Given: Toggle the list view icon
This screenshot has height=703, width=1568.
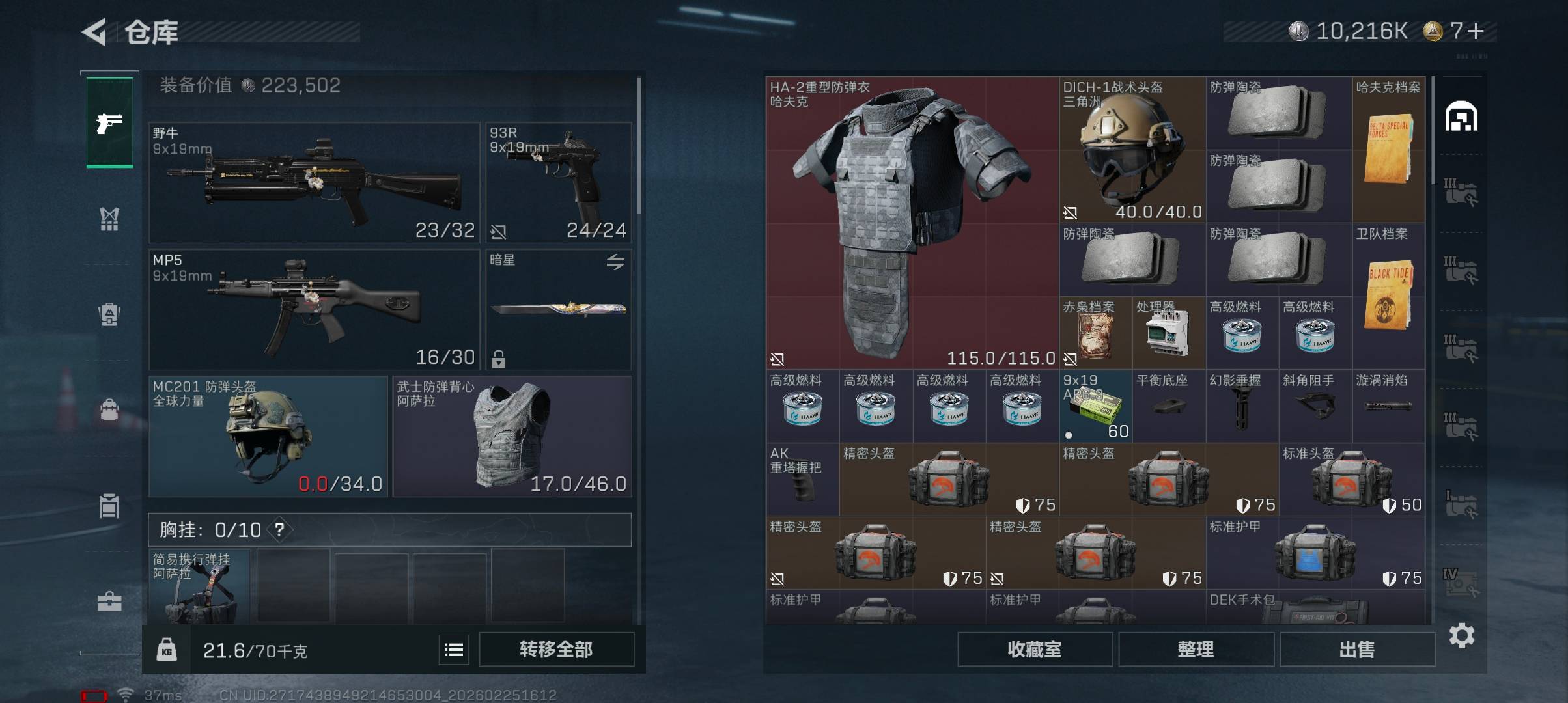Looking at the screenshot, I should click(x=454, y=650).
